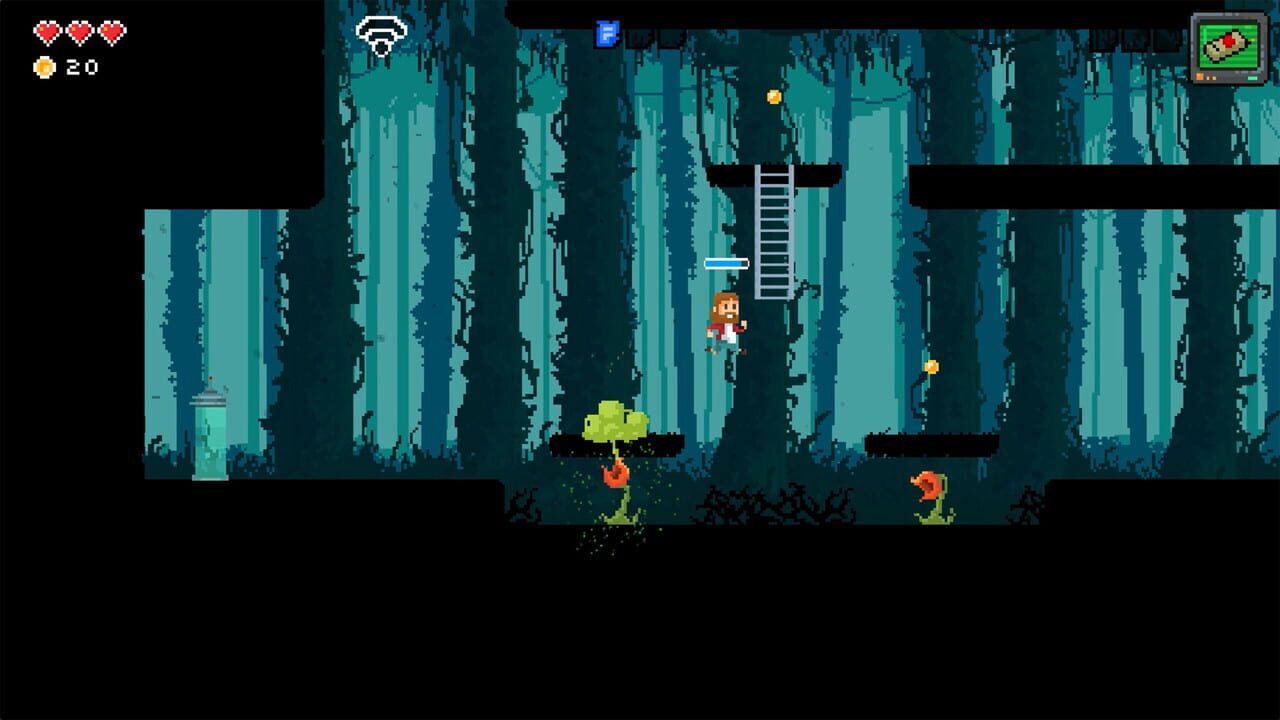1280x720 pixels.
Task: Click the blue note pickup icon
Action: (x=607, y=33)
